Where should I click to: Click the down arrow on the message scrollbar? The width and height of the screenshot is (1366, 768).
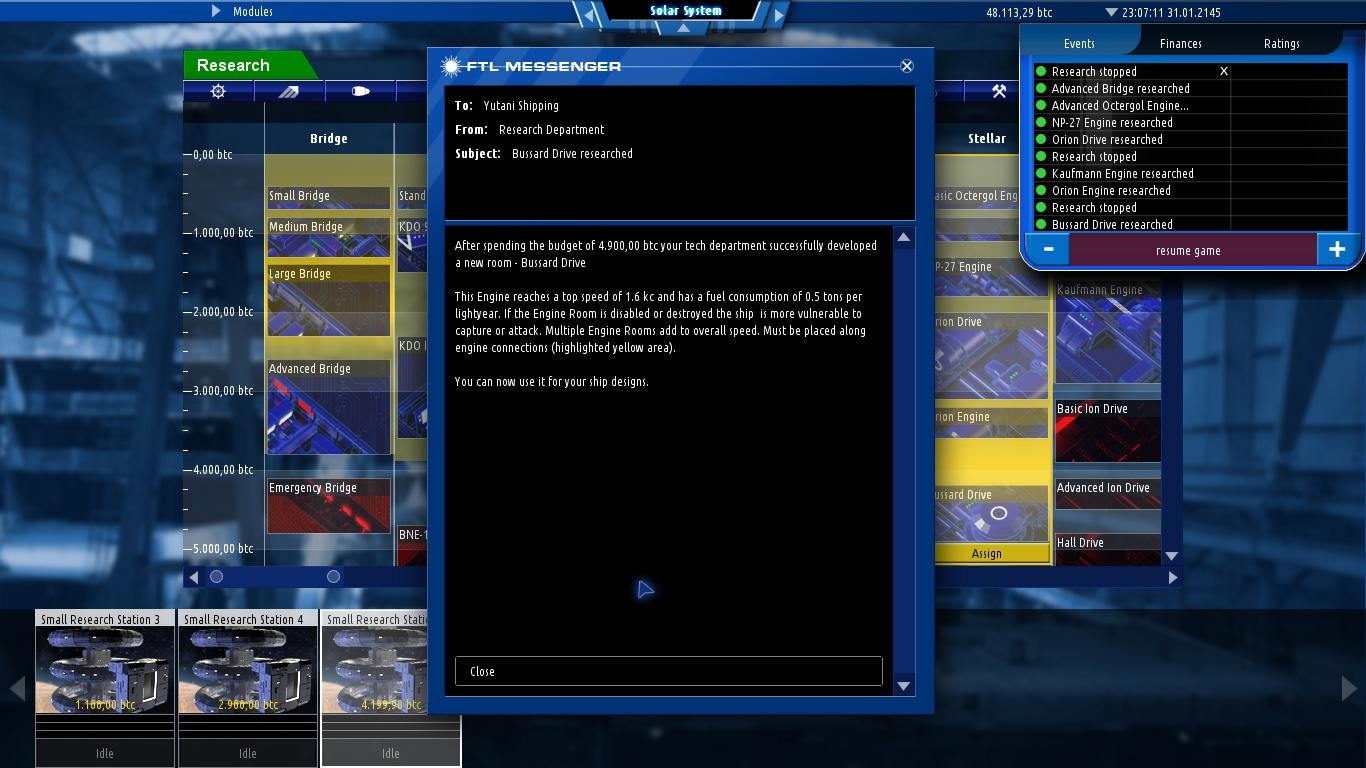coord(903,687)
